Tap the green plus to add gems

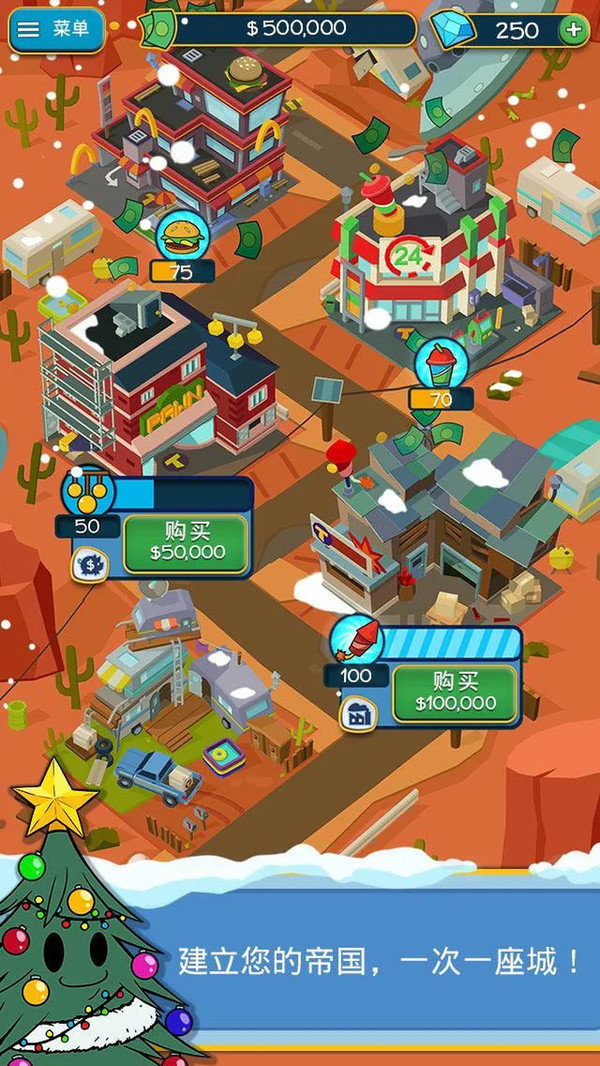point(573,30)
